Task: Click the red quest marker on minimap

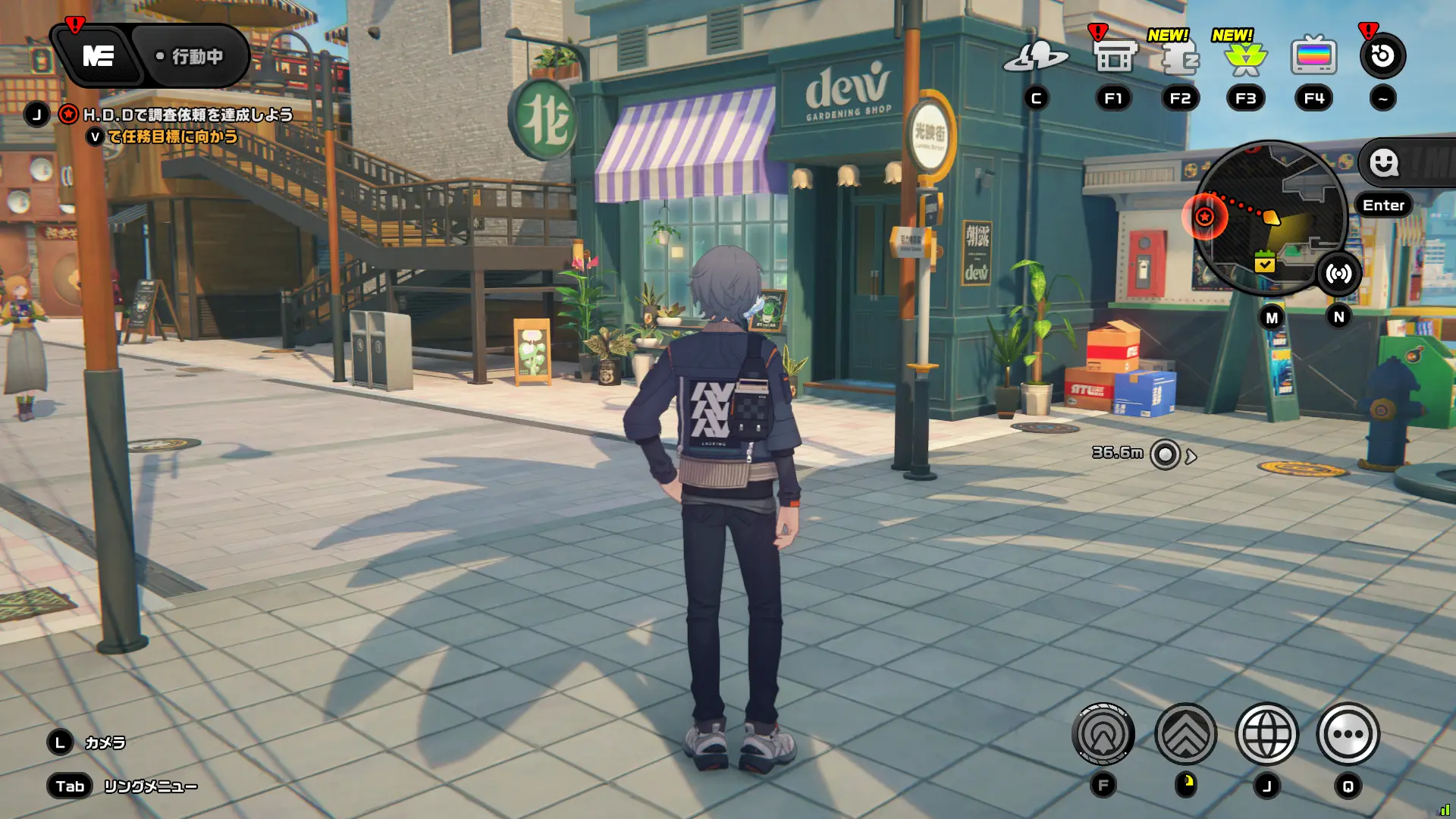Action: click(1204, 218)
